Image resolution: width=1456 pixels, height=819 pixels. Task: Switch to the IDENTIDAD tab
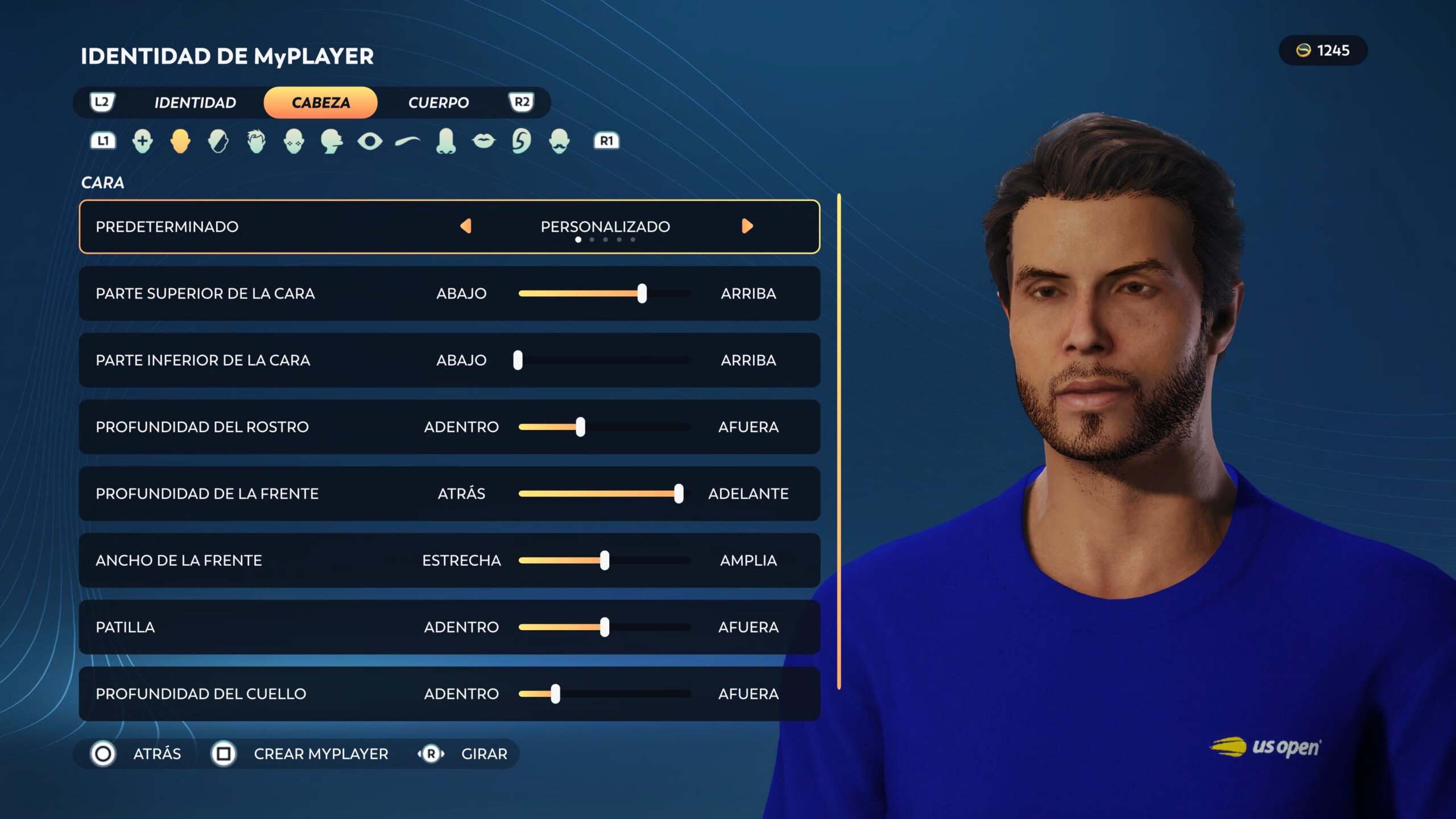195,103
